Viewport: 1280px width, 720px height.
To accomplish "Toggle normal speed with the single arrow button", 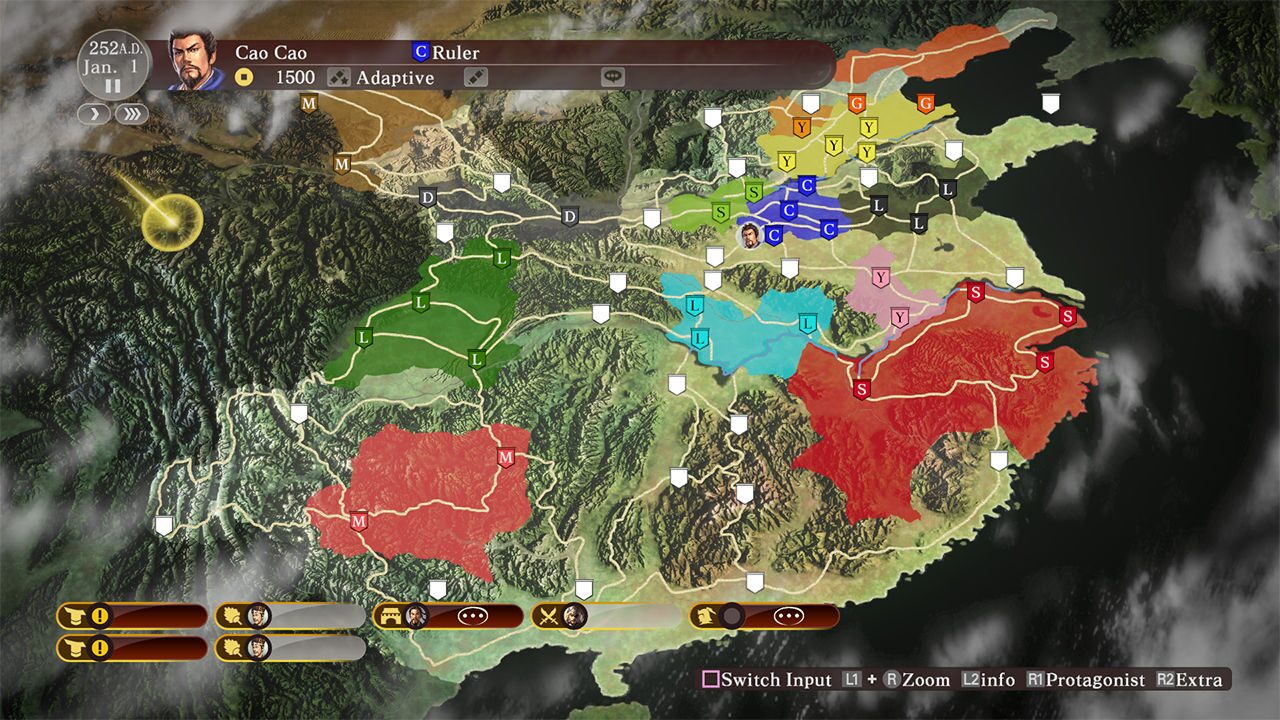I will (x=93, y=114).
